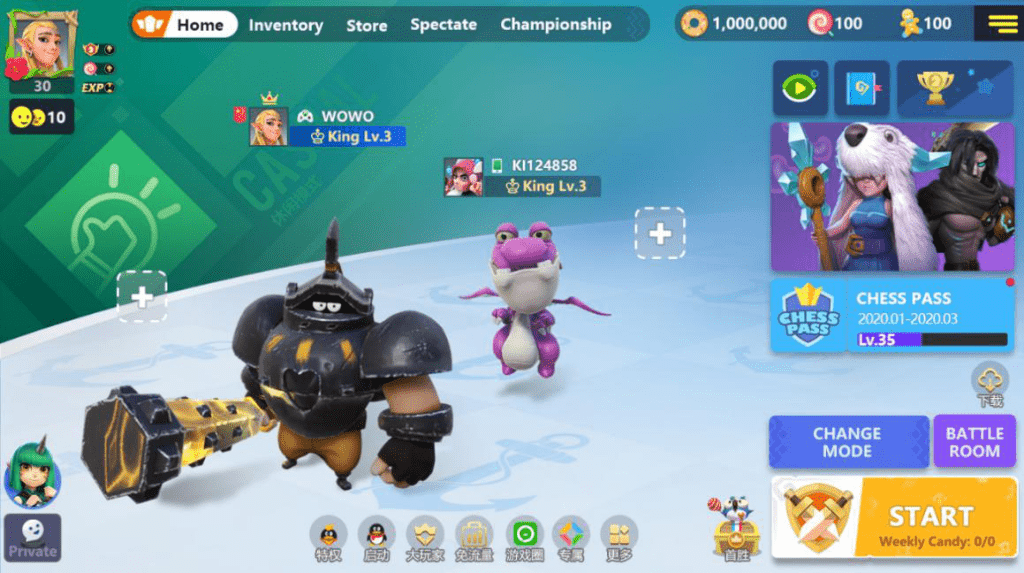Click the green game circle icon

point(524,537)
